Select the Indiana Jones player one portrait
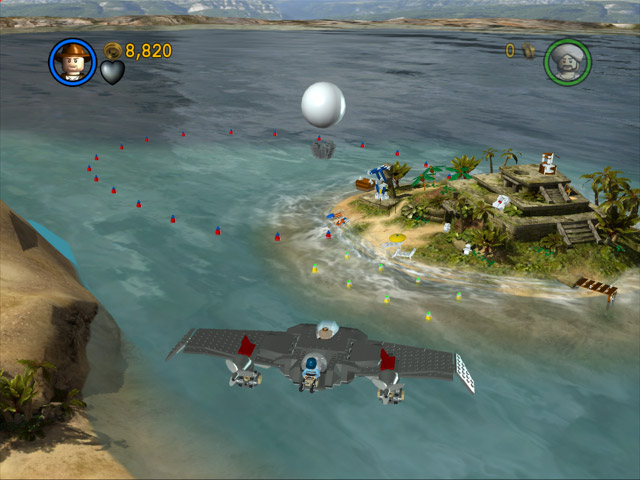The image size is (640, 480). (72, 62)
